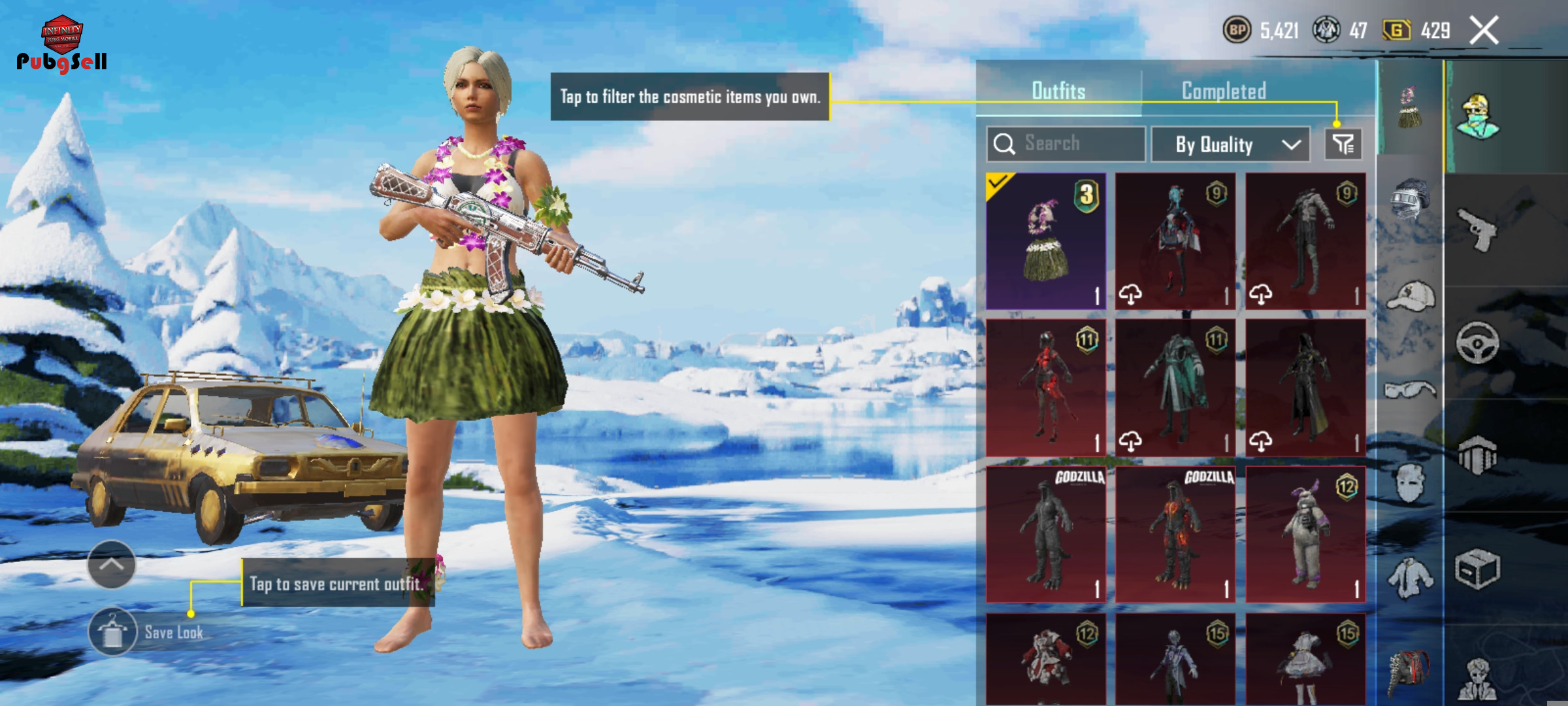Viewport: 1568px width, 706px height.
Task: Toggle the owned items filter icon
Action: click(1343, 144)
